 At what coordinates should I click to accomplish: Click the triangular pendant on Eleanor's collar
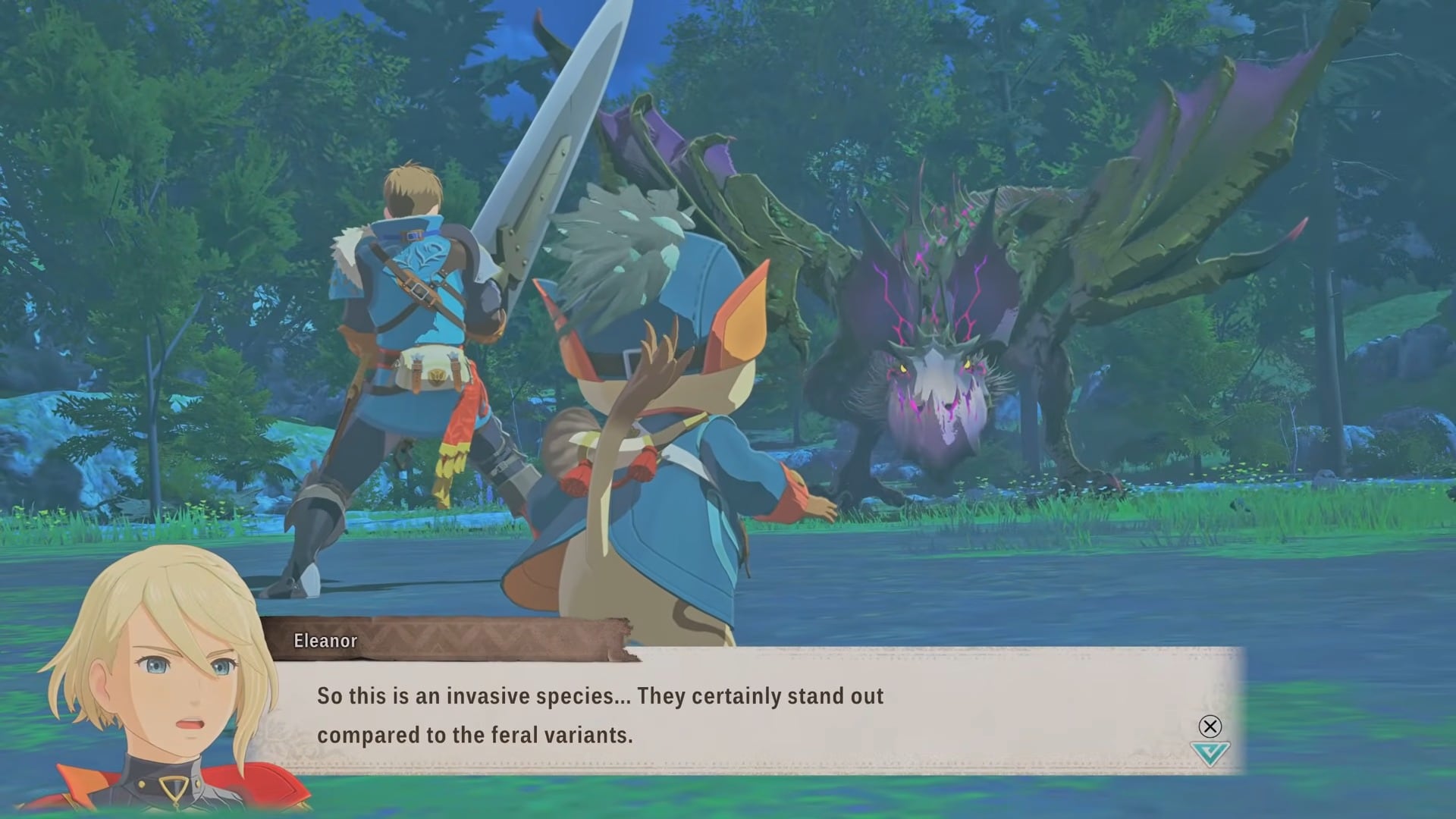click(173, 787)
